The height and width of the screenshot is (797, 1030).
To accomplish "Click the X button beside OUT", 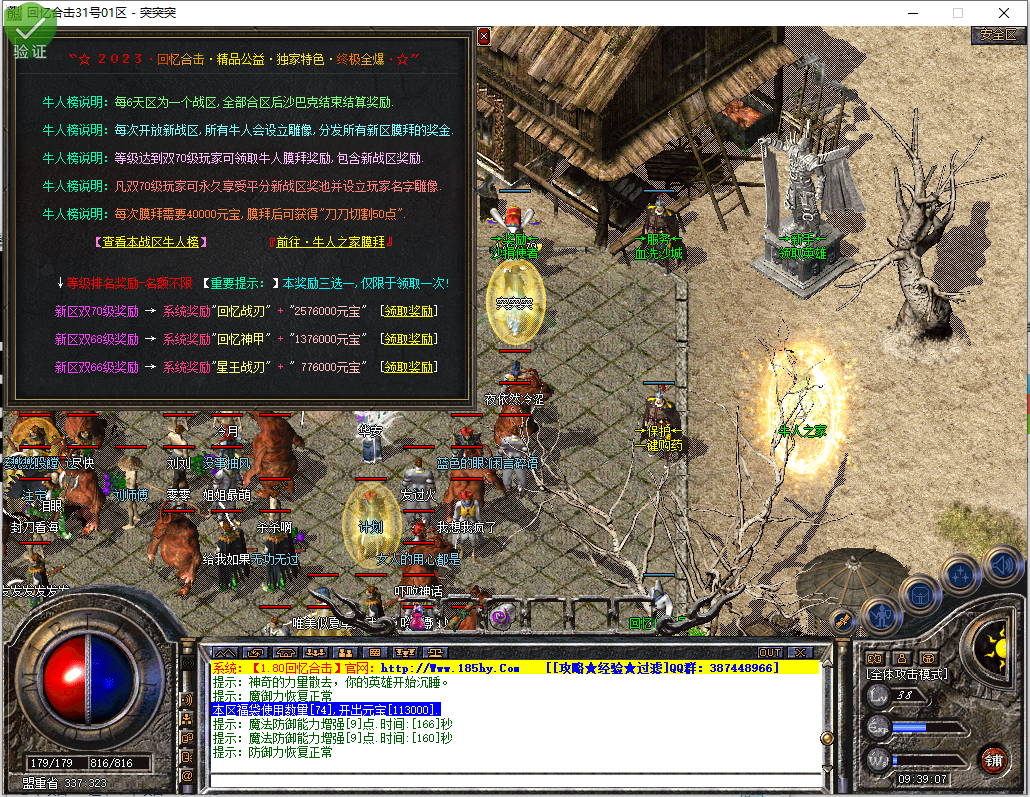I will click(799, 653).
